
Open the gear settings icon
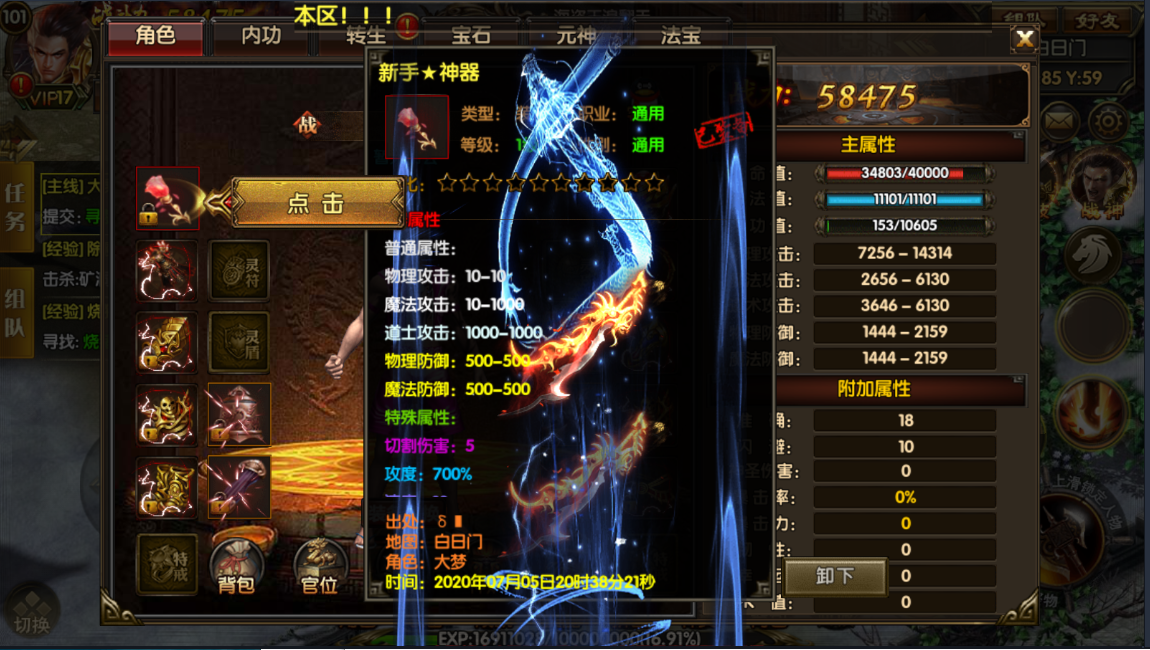tap(1108, 122)
